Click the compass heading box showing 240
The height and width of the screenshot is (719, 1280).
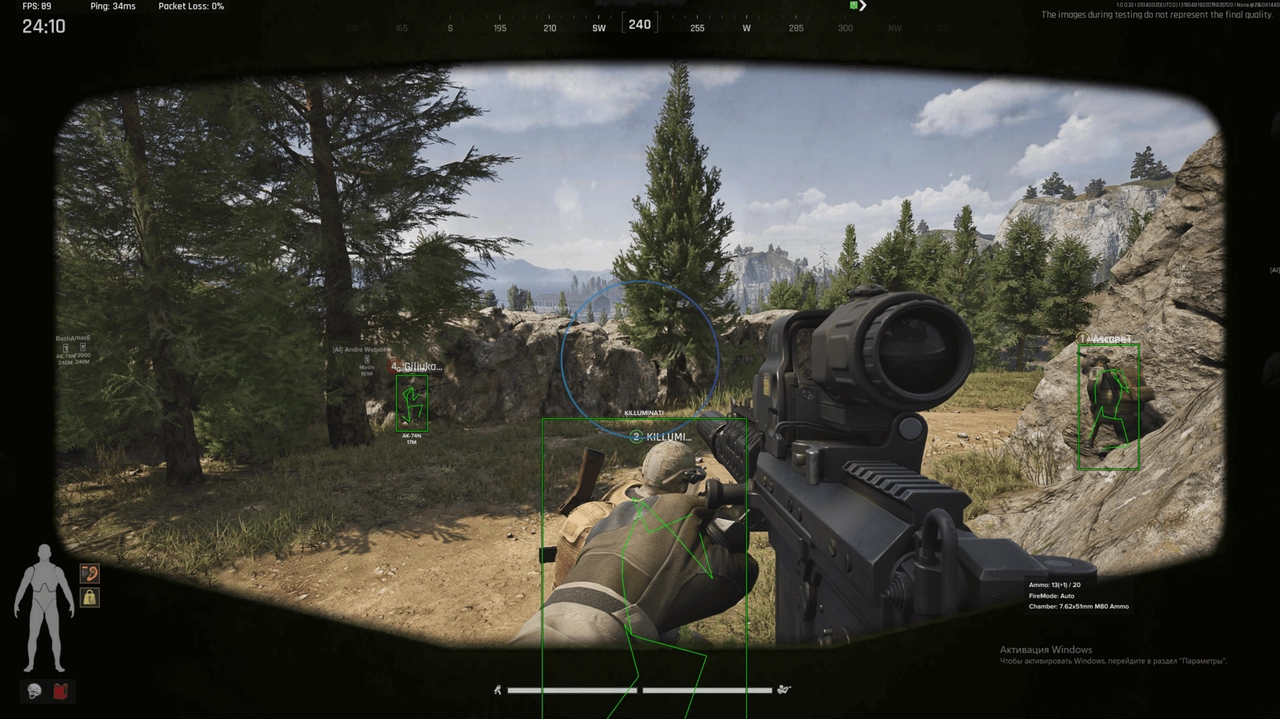point(640,24)
